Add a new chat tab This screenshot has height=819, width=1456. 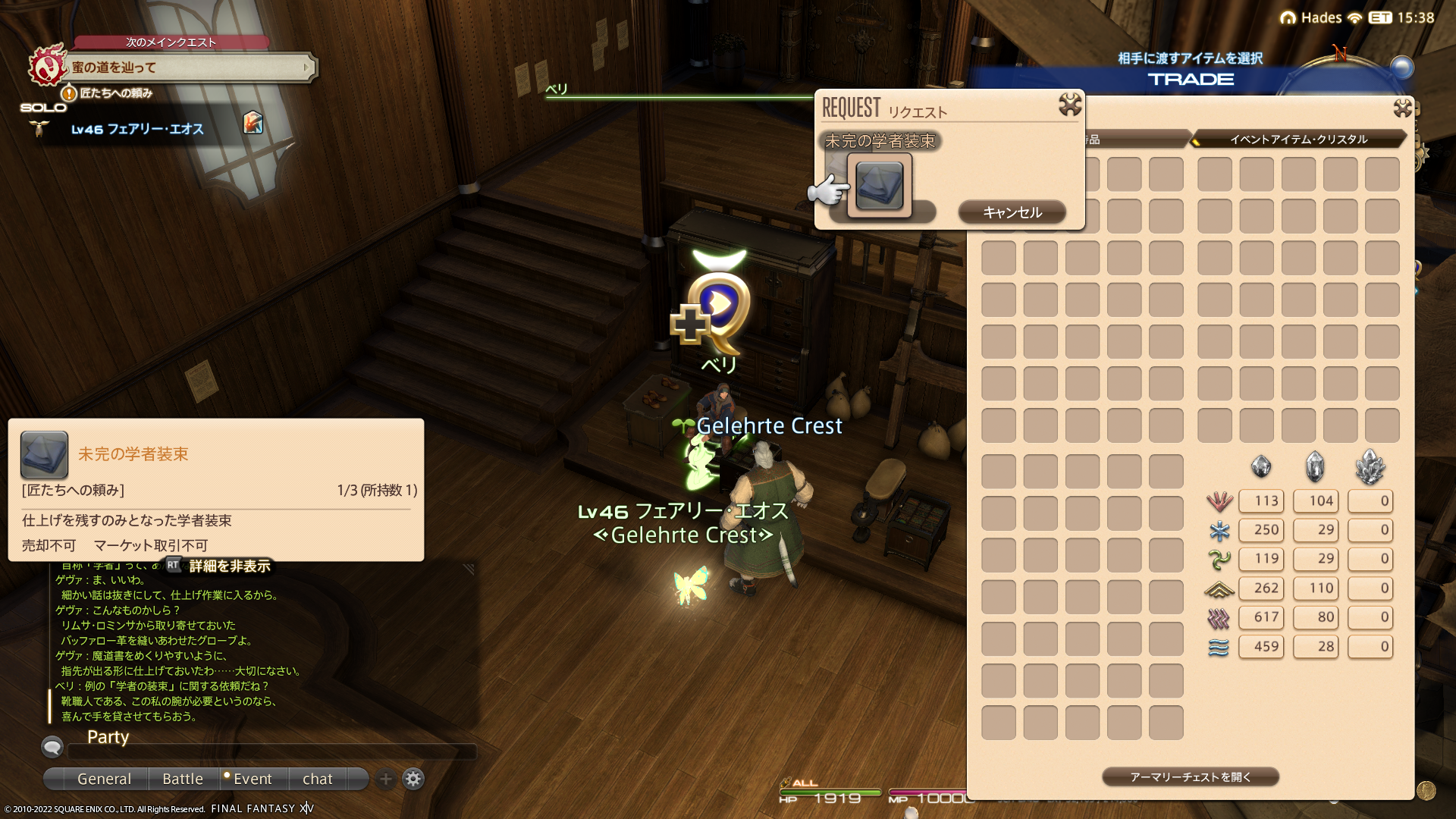pyautogui.click(x=386, y=779)
